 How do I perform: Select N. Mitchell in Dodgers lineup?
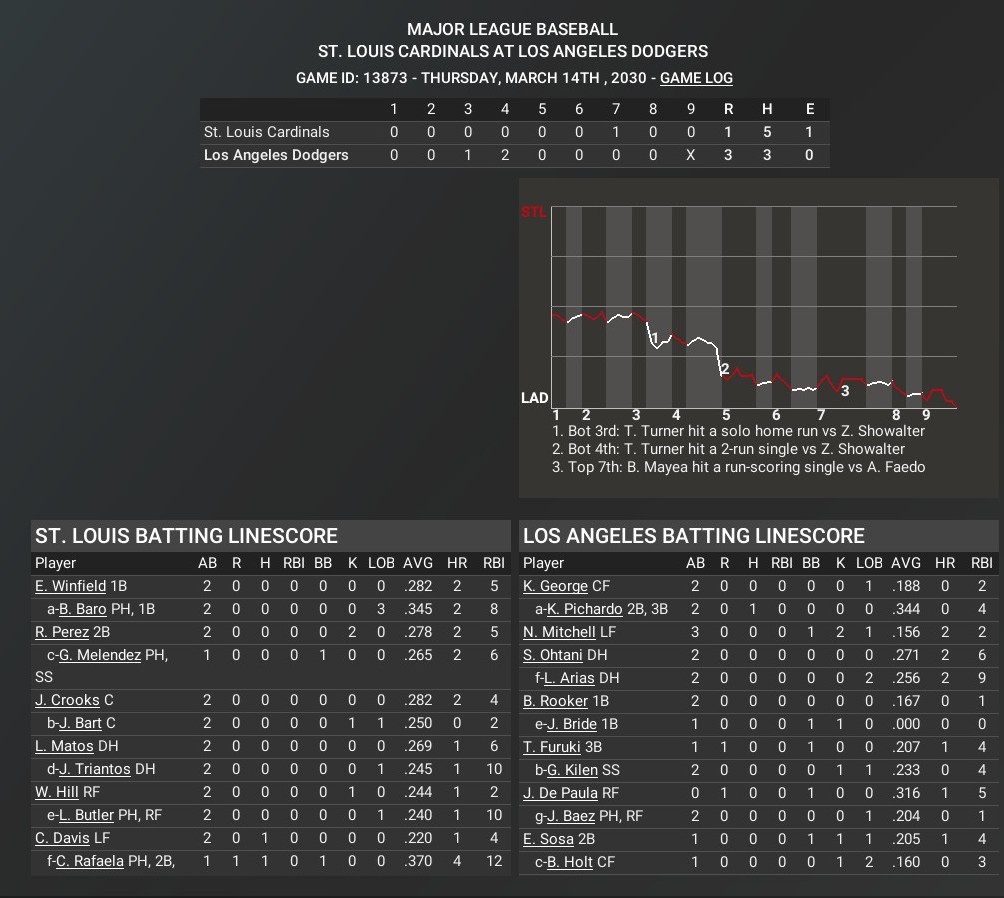point(559,632)
